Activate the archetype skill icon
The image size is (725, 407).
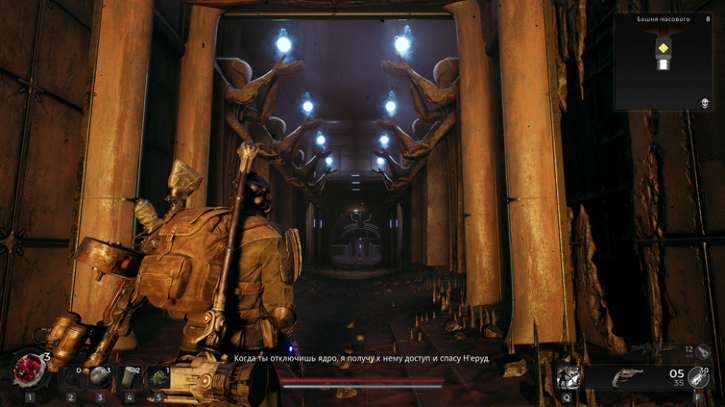pos(569,377)
